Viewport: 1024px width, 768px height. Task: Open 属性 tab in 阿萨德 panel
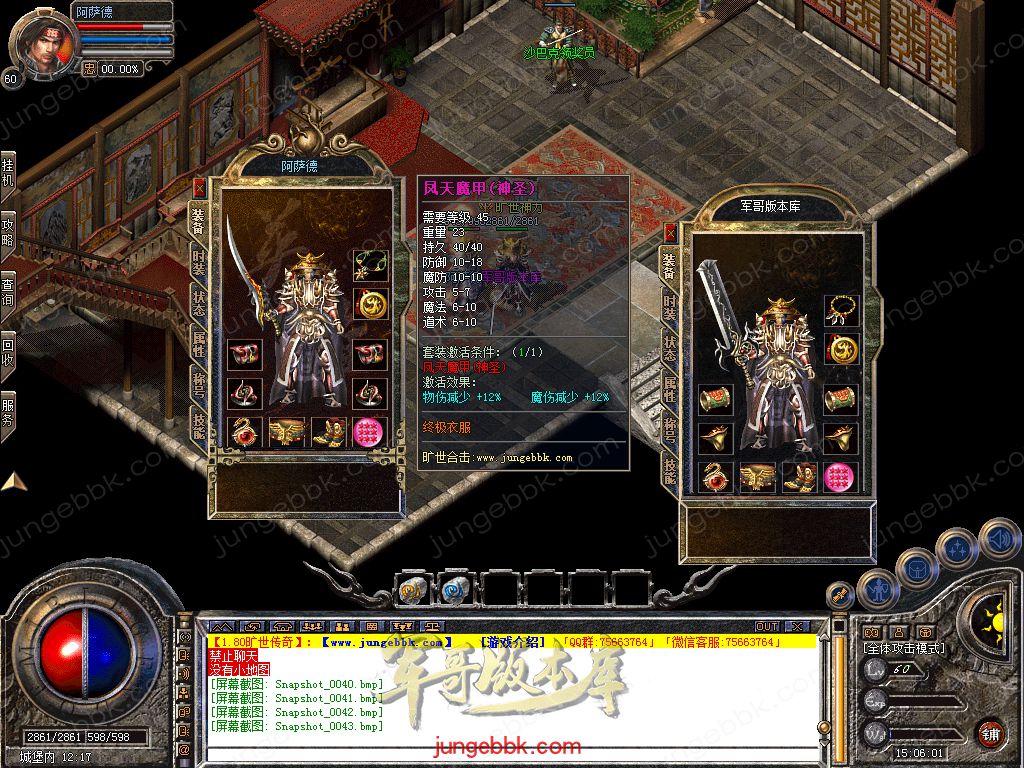[x=198, y=347]
